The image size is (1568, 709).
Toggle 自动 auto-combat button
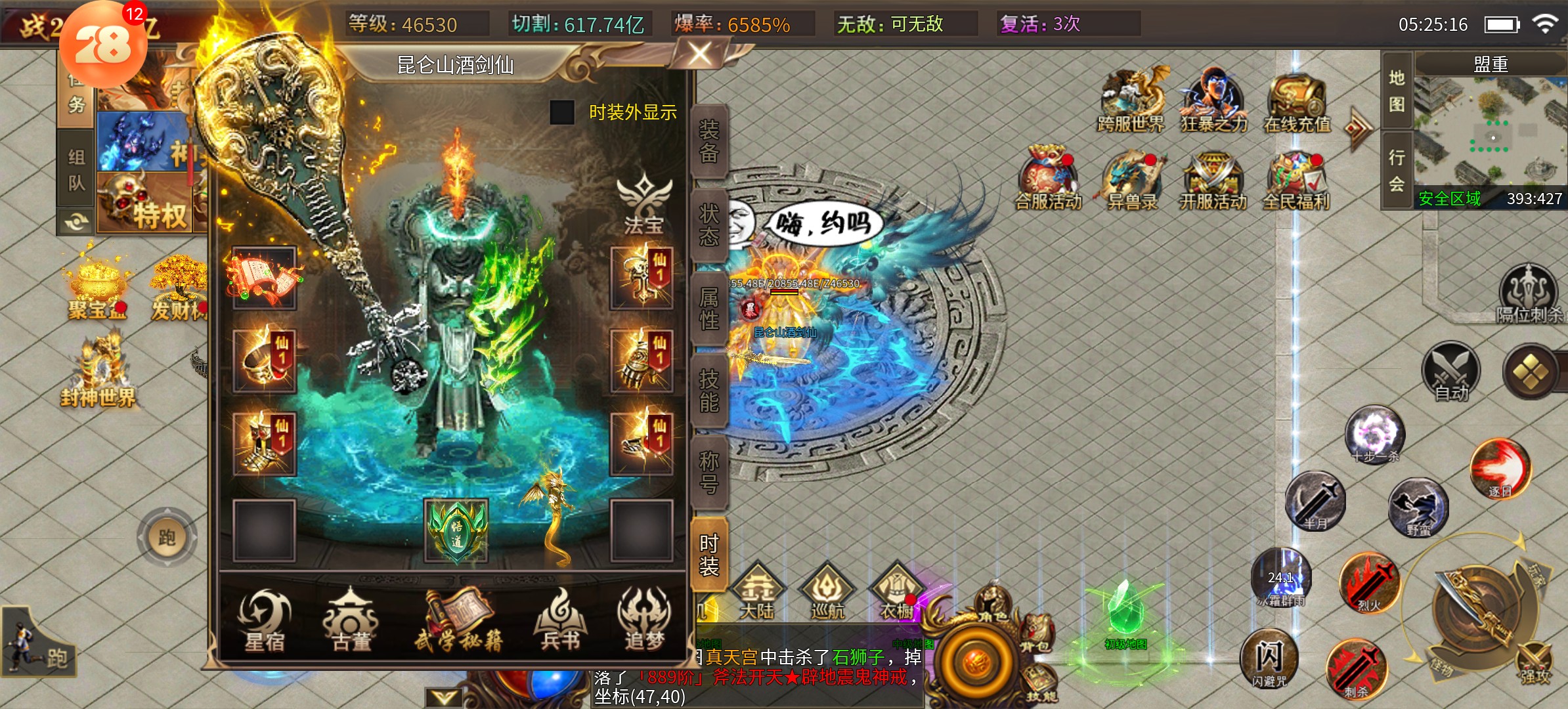tap(1451, 371)
